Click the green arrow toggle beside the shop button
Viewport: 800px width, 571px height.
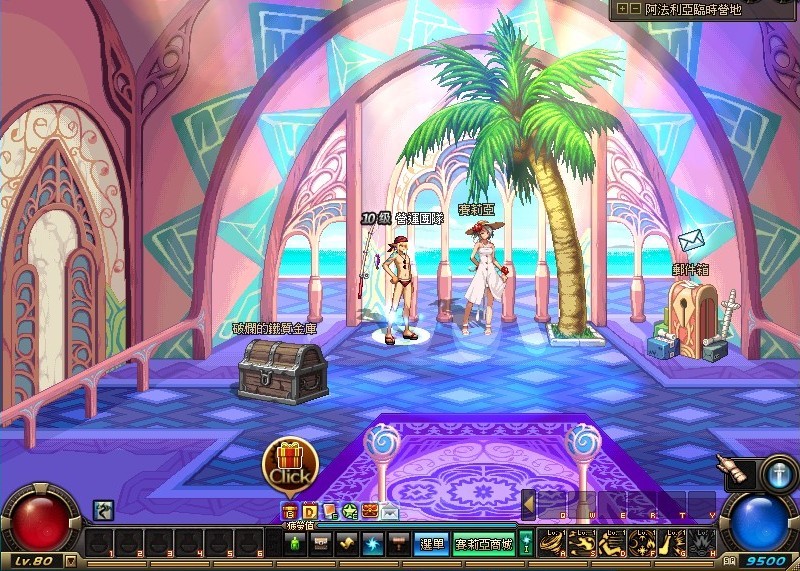click(525, 544)
